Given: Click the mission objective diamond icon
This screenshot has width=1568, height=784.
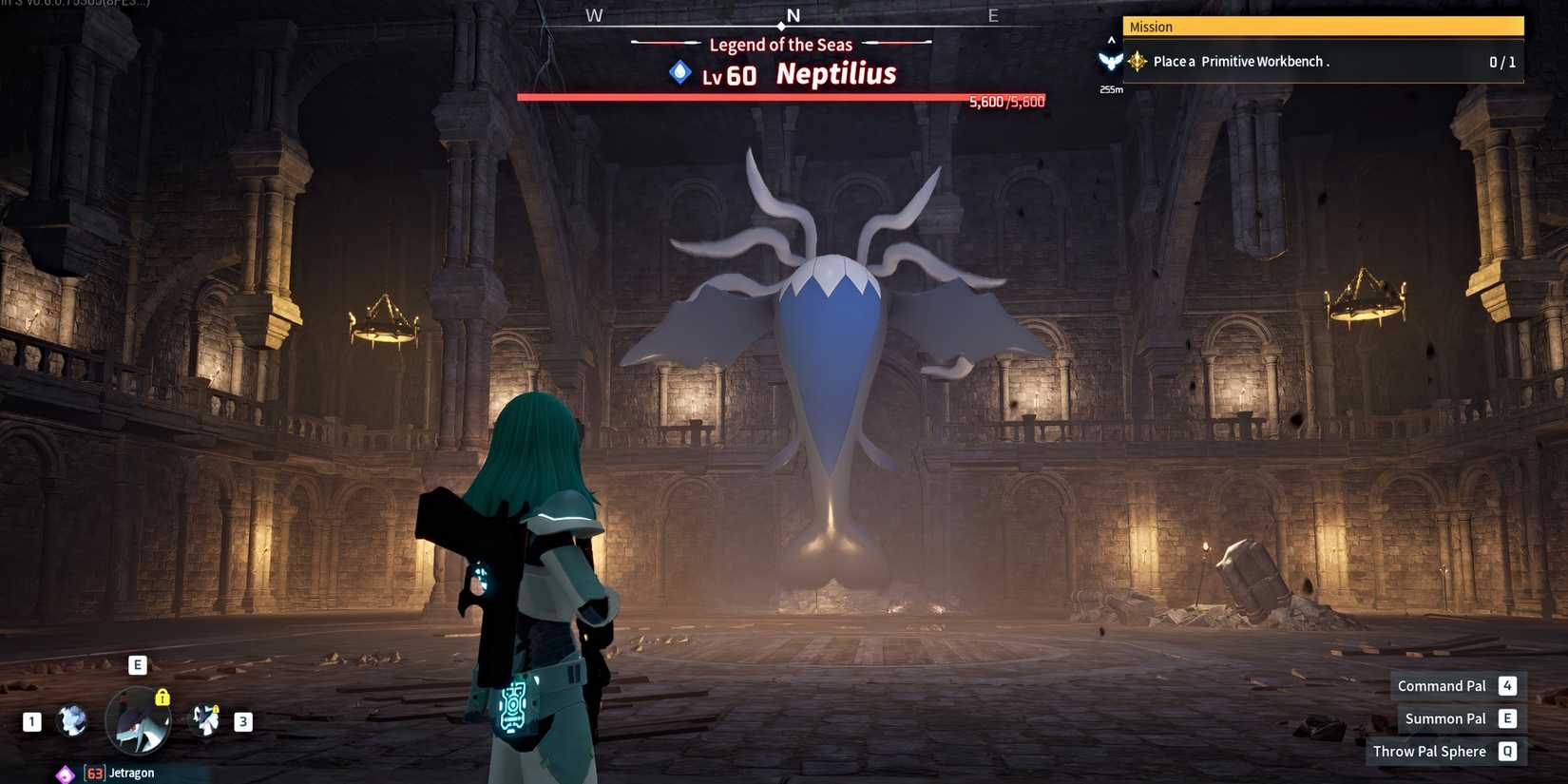Looking at the screenshot, I should point(1137,61).
